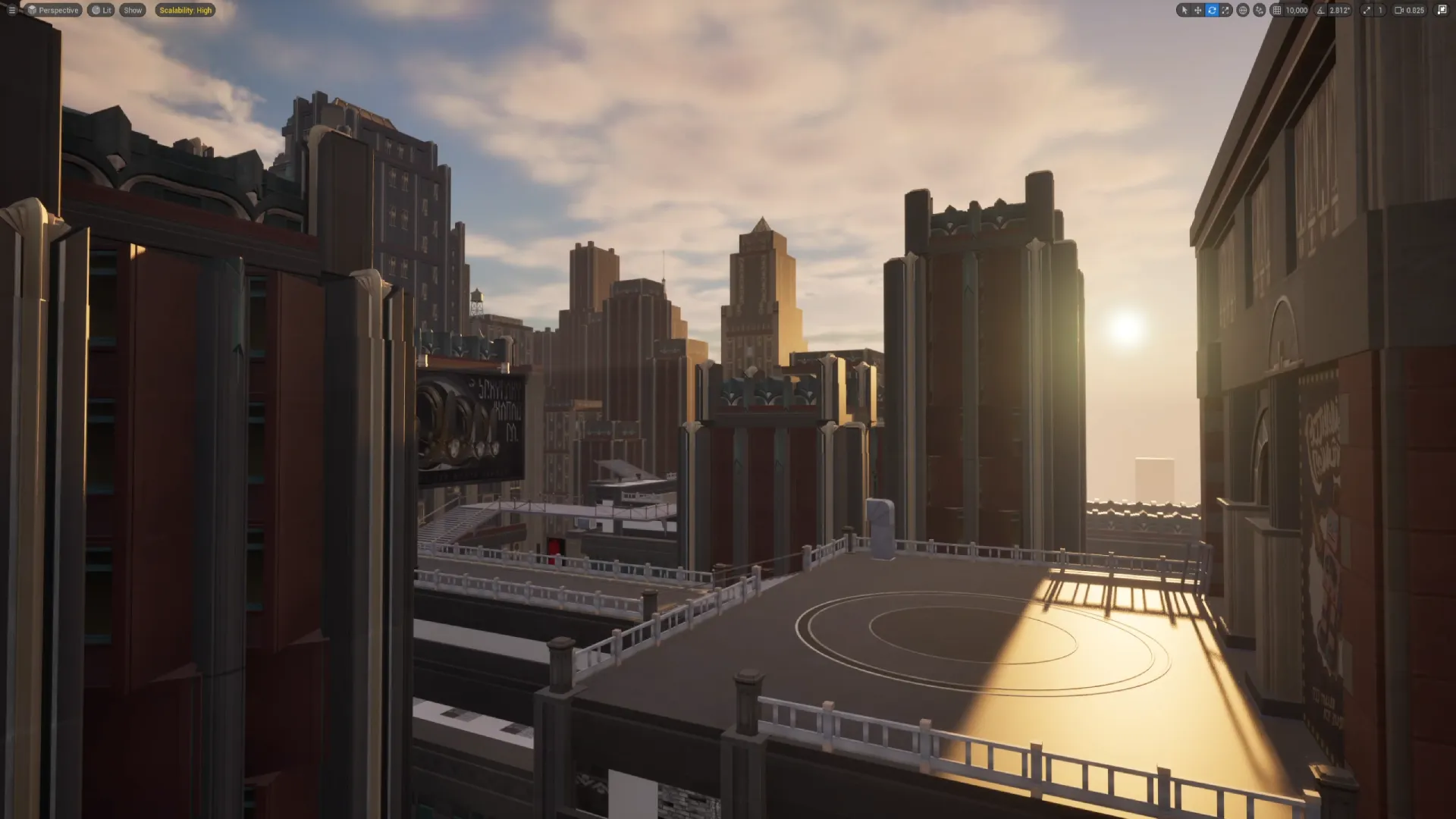The width and height of the screenshot is (1456, 819).
Task: Choose the scale gizmo tool
Action: pos(1225,11)
